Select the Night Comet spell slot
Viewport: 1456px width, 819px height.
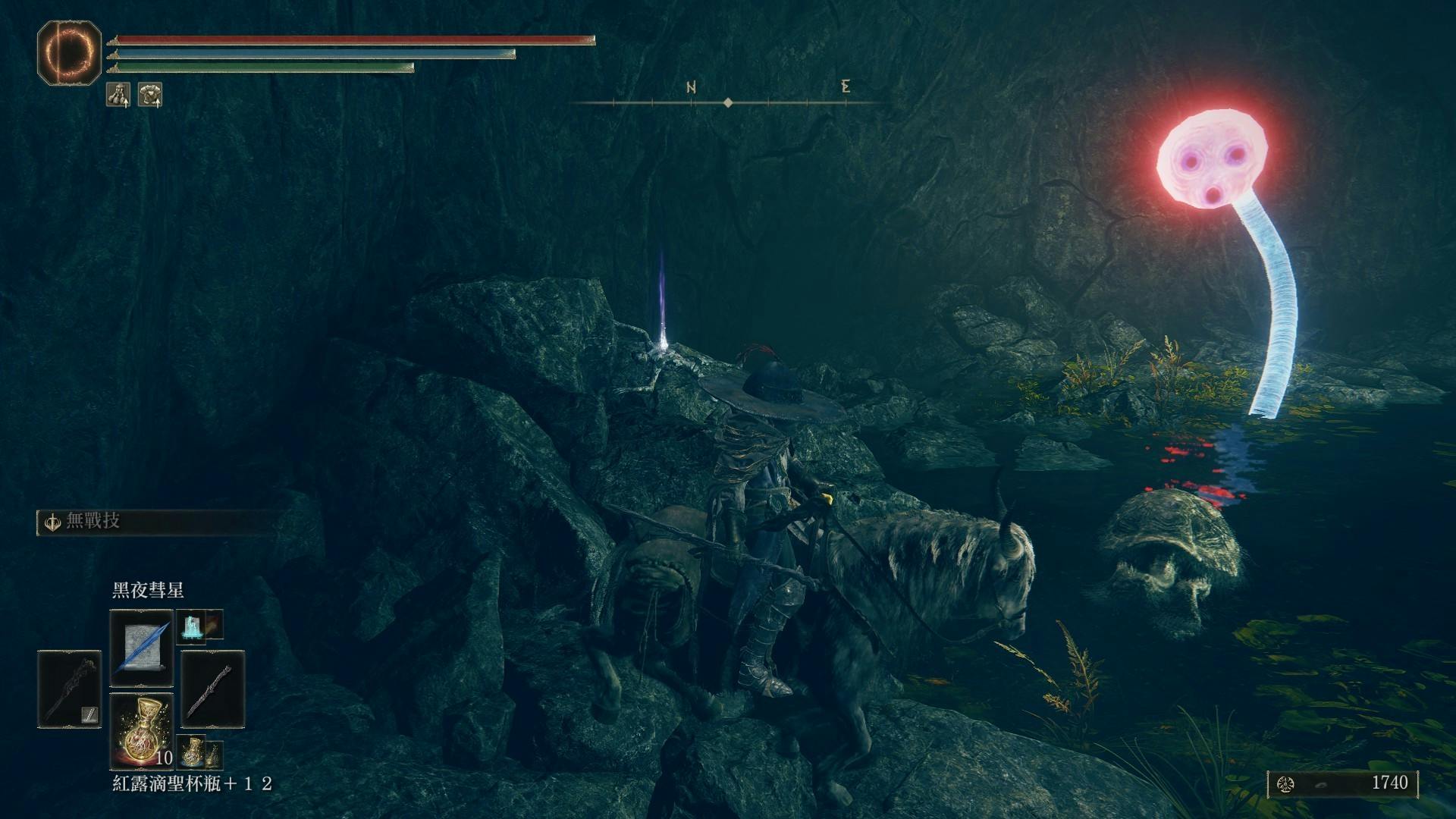coord(141,647)
